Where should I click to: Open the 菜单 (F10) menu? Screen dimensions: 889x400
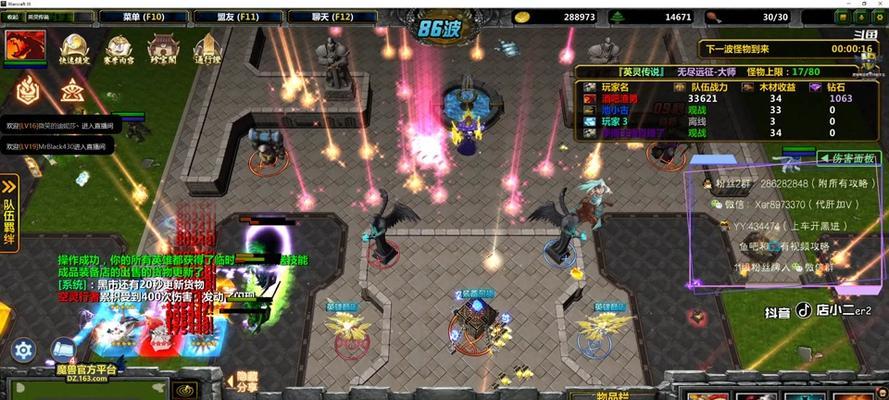(143, 17)
